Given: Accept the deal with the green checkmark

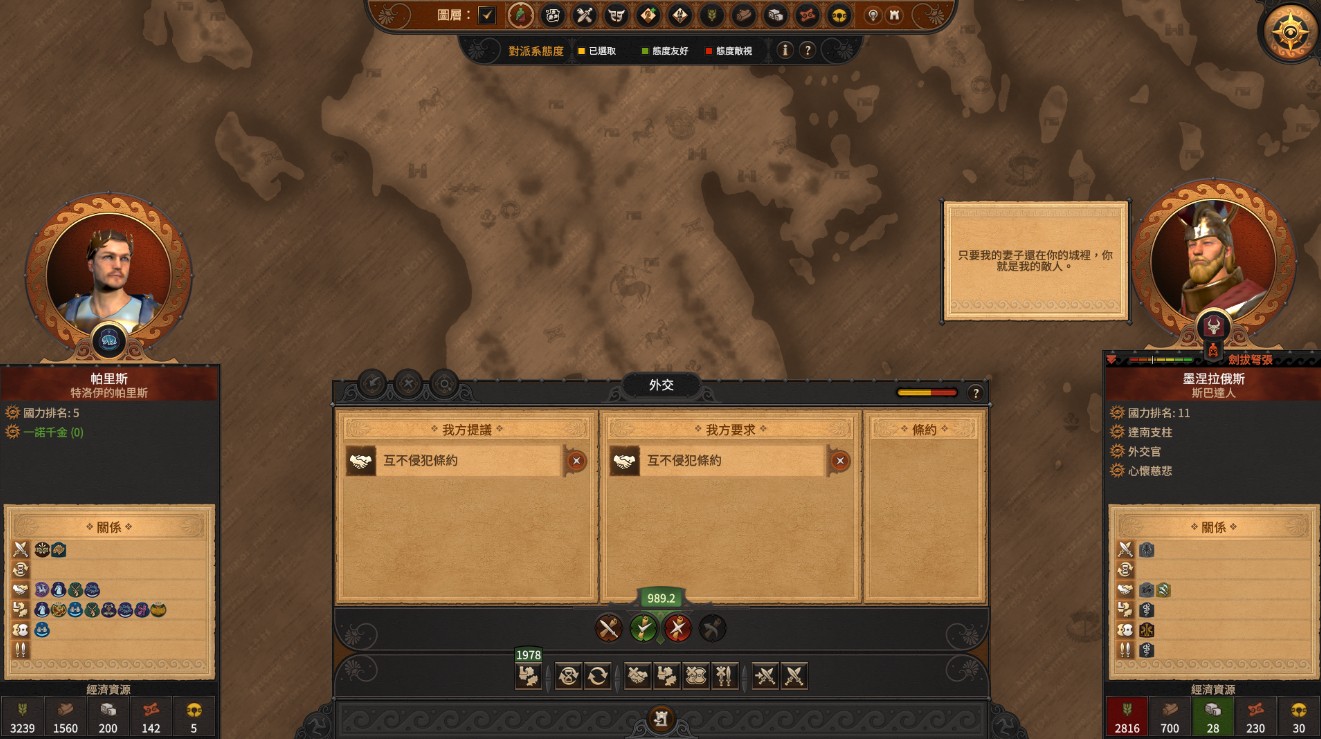Looking at the screenshot, I should tap(643, 629).
